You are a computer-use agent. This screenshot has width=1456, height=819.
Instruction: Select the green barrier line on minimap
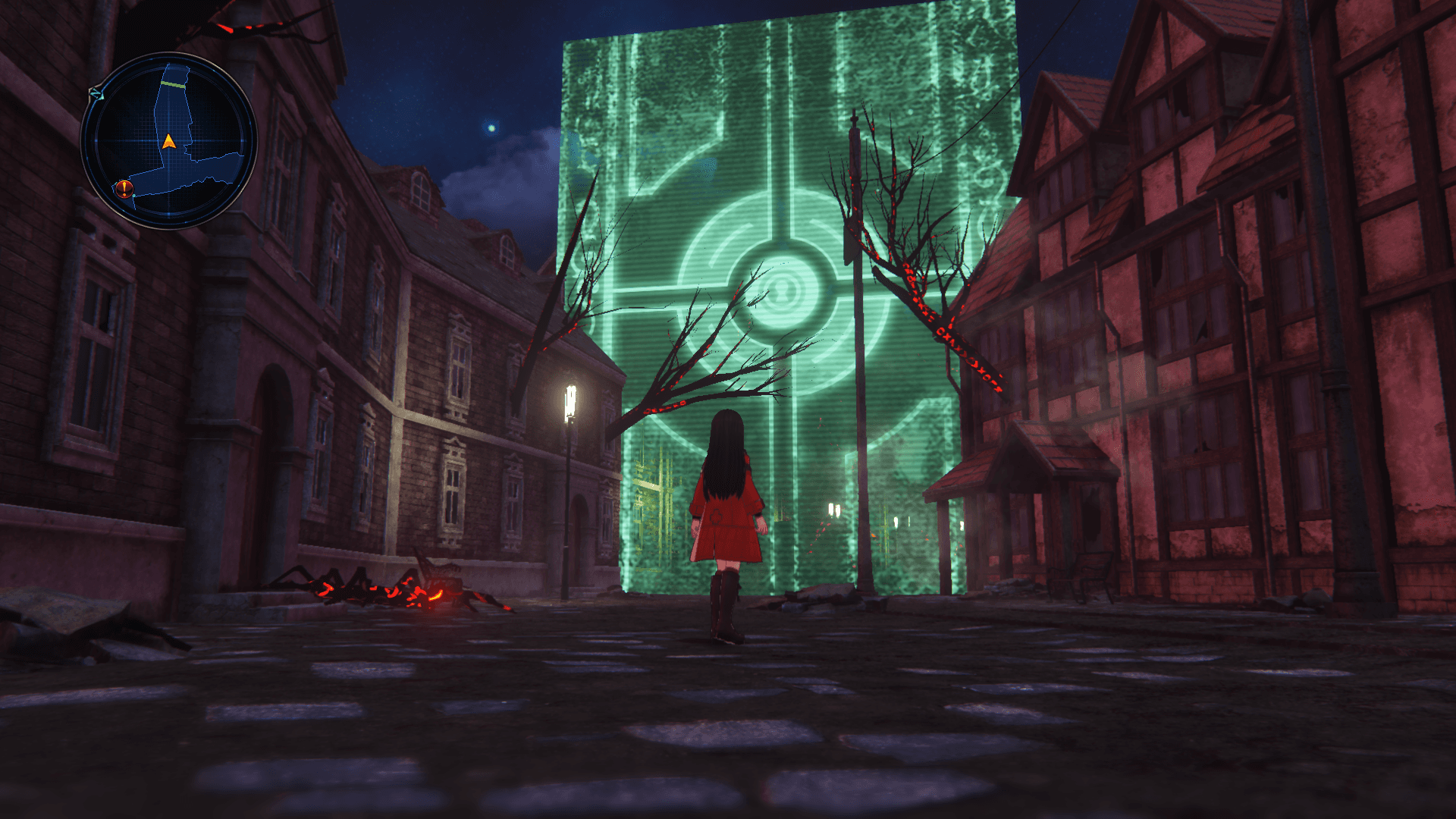pos(175,86)
